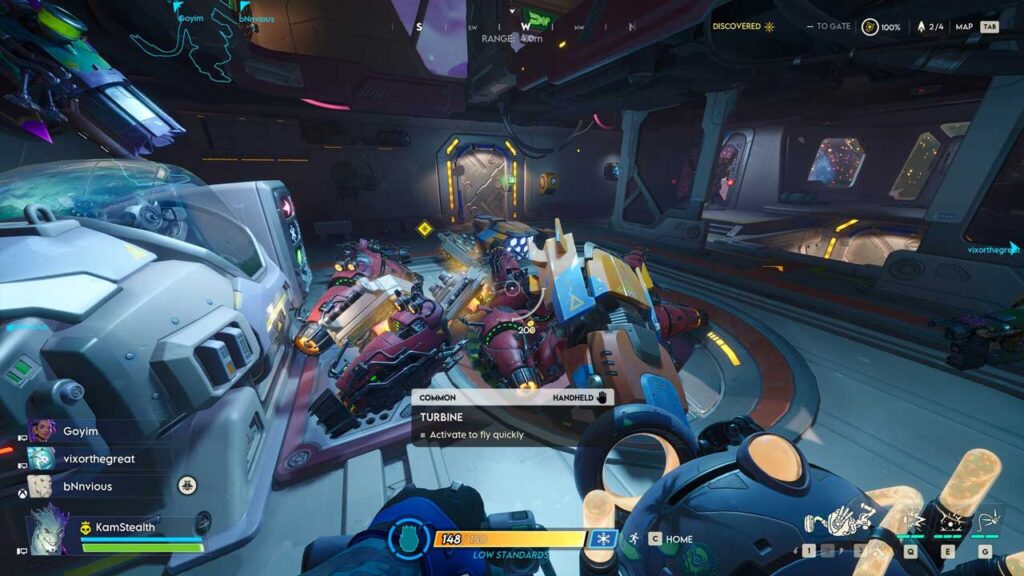
Task: Activate the burst ability above Q
Action: pyautogui.click(x=911, y=520)
